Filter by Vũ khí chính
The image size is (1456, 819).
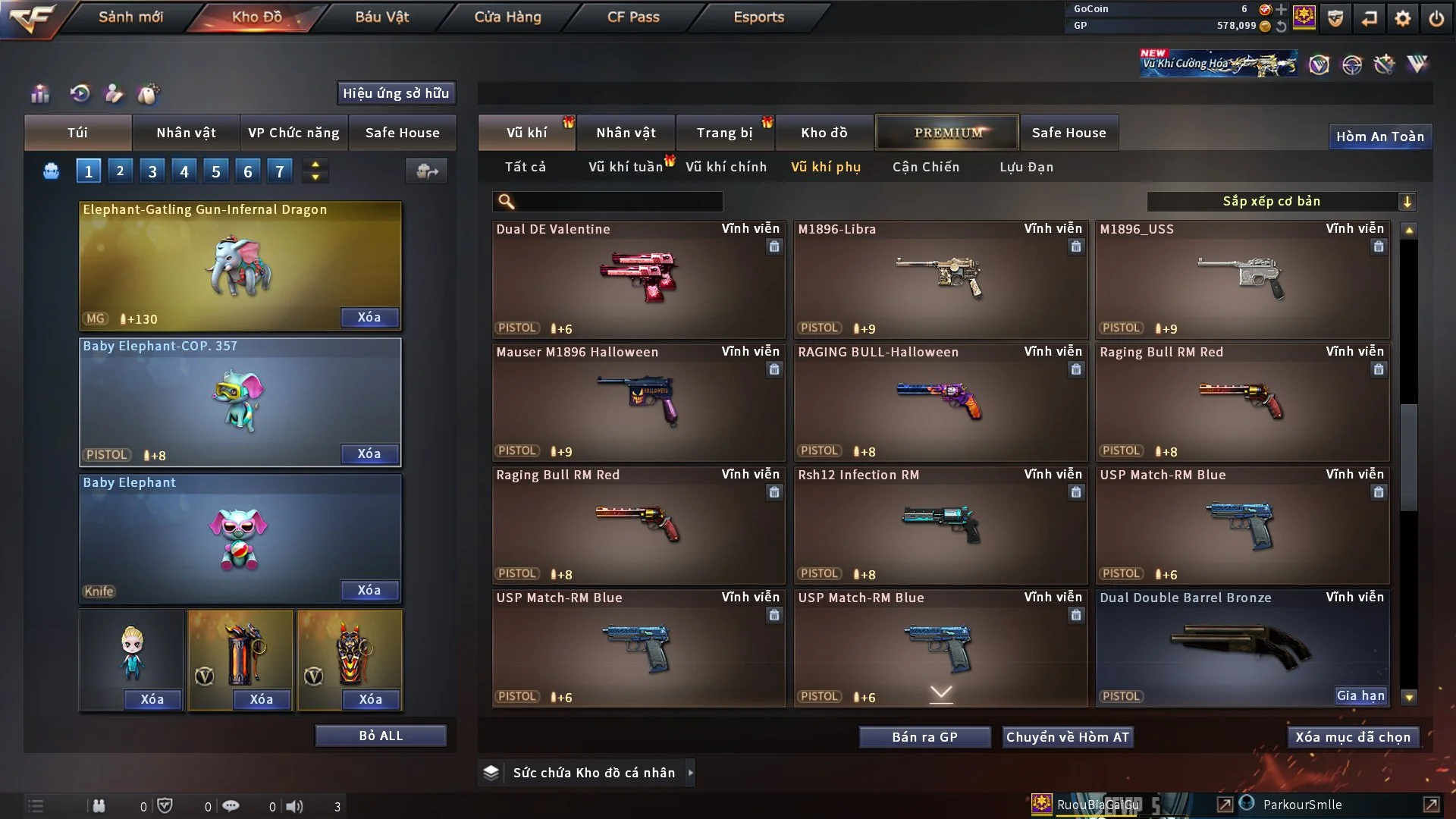click(726, 167)
